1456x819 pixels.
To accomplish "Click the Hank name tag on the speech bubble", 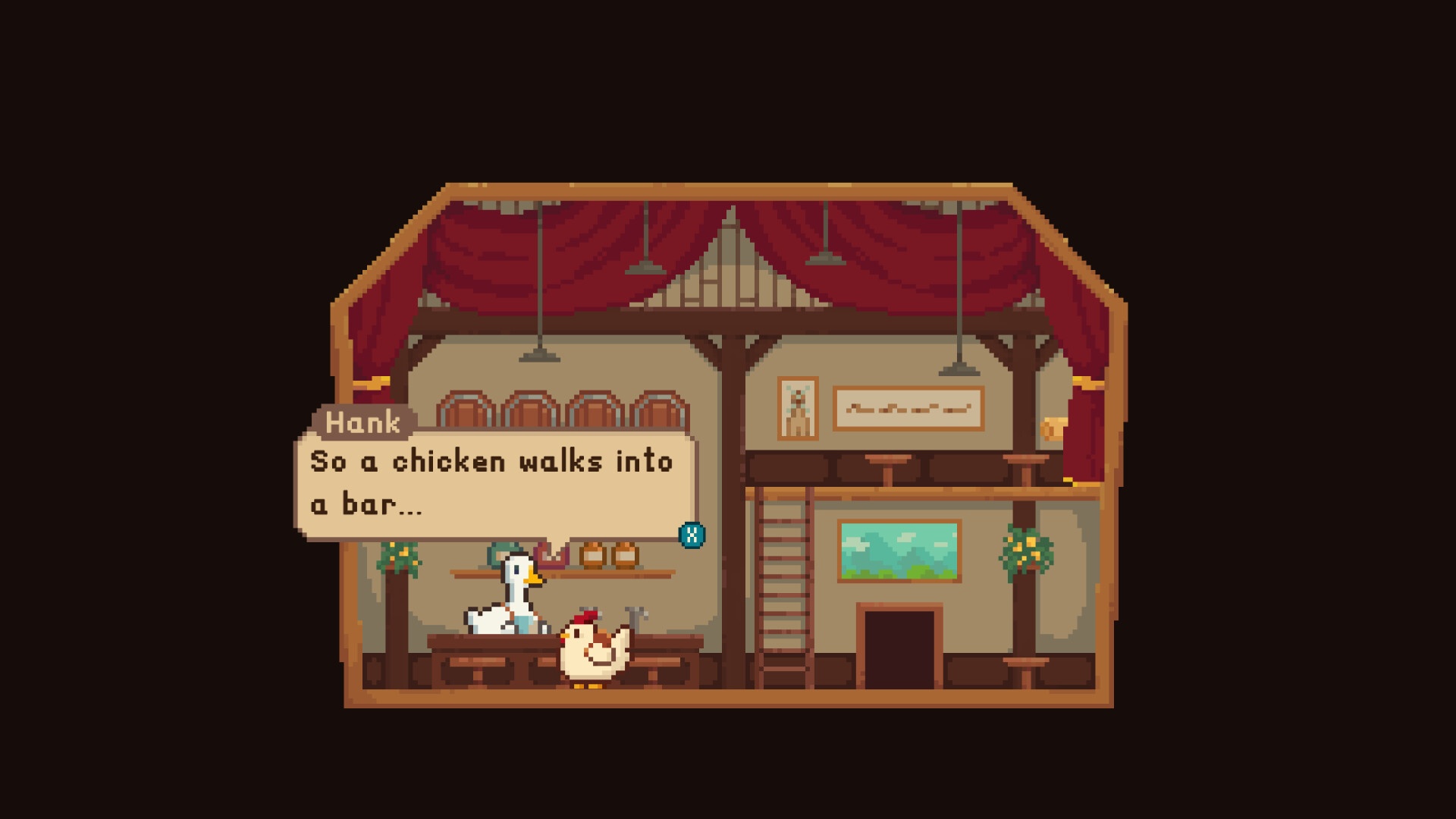I will [x=362, y=424].
